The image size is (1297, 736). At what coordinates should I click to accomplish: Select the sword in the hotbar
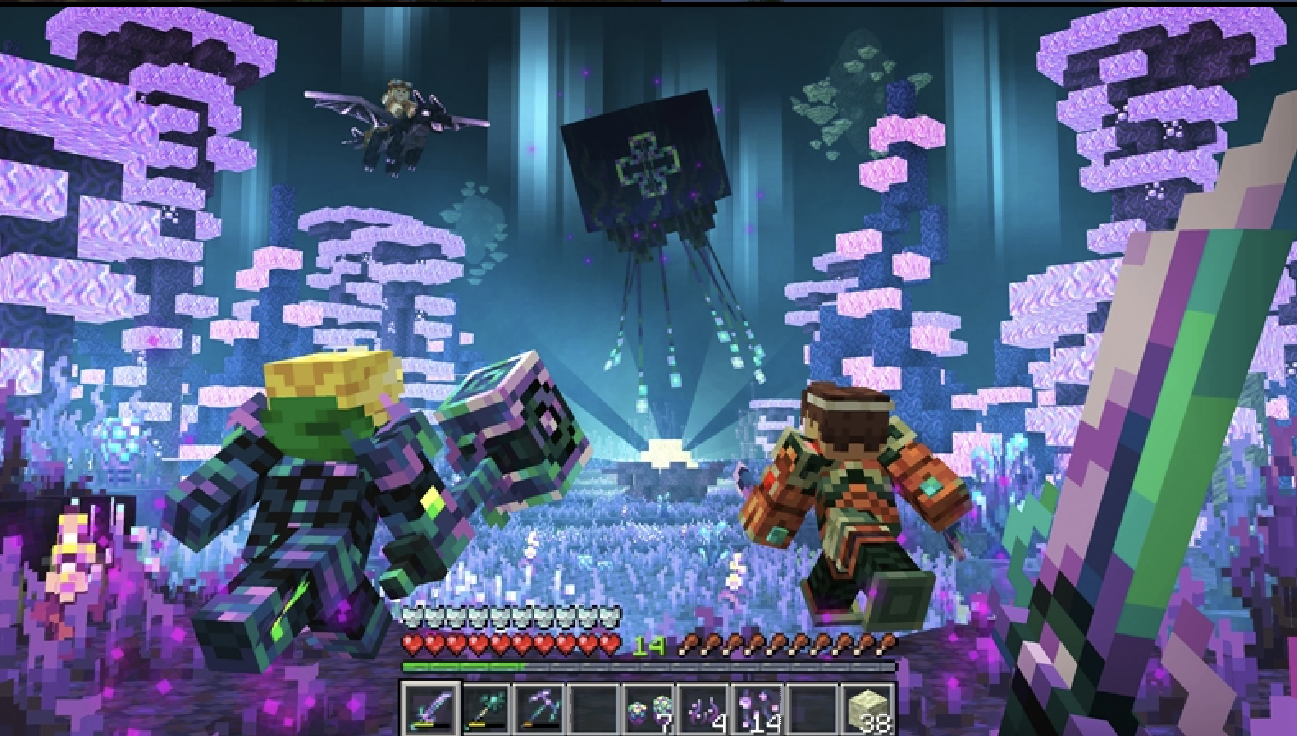431,708
